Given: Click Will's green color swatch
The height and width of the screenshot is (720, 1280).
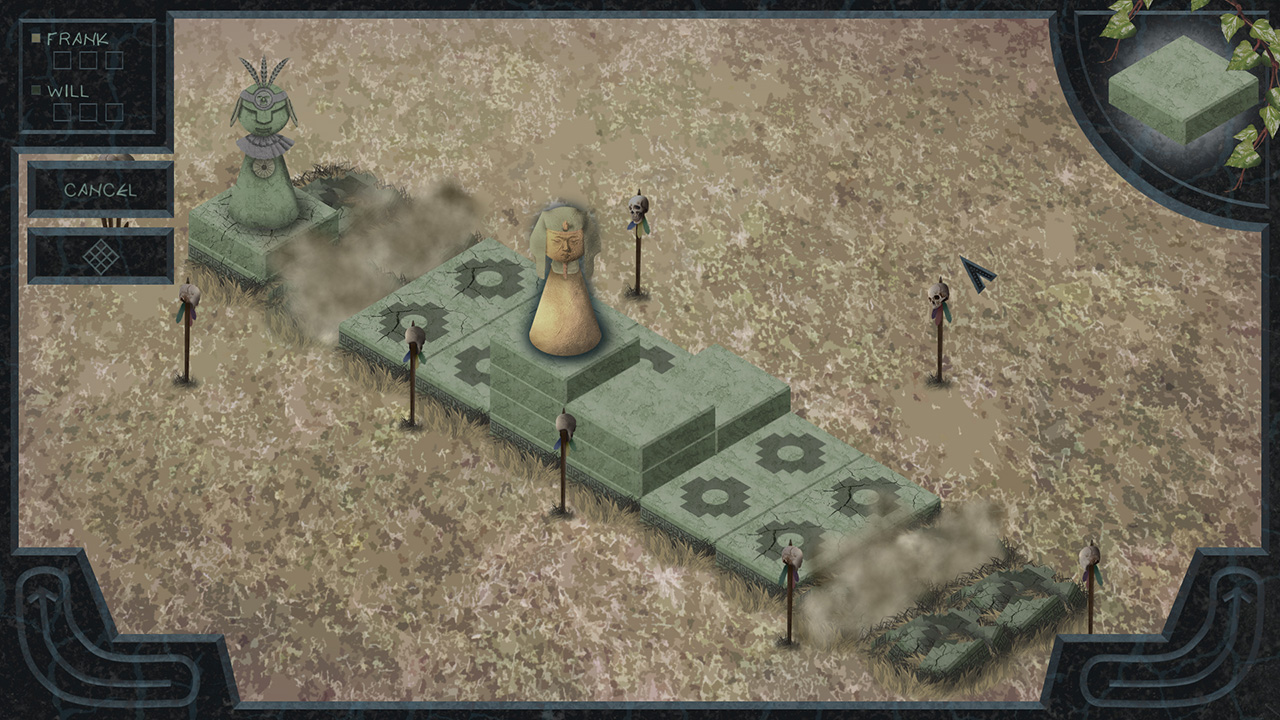Looking at the screenshot, I should coord(38,89).
